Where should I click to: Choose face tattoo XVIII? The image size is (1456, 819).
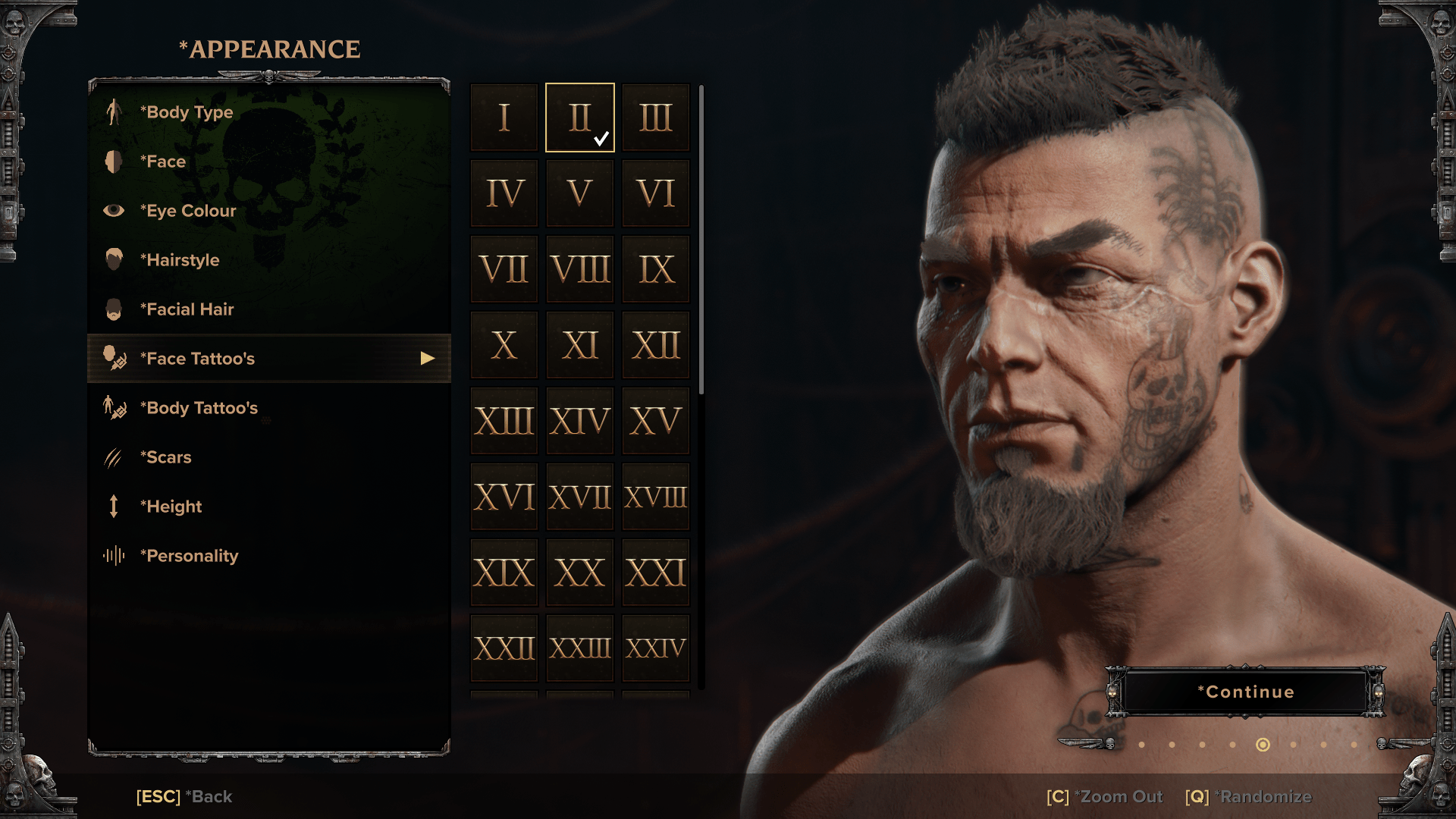coord(656,497)
